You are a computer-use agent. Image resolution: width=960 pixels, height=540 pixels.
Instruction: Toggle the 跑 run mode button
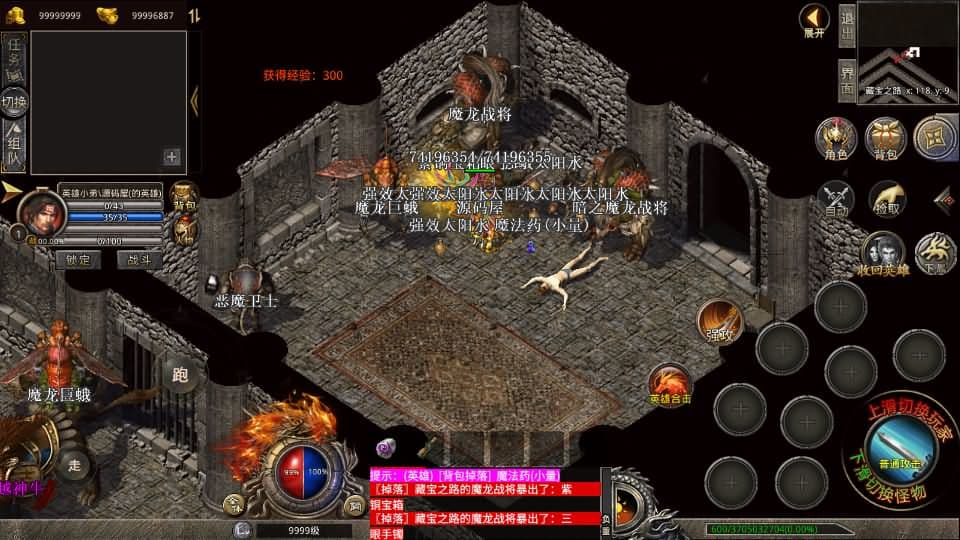click(180, 376)
